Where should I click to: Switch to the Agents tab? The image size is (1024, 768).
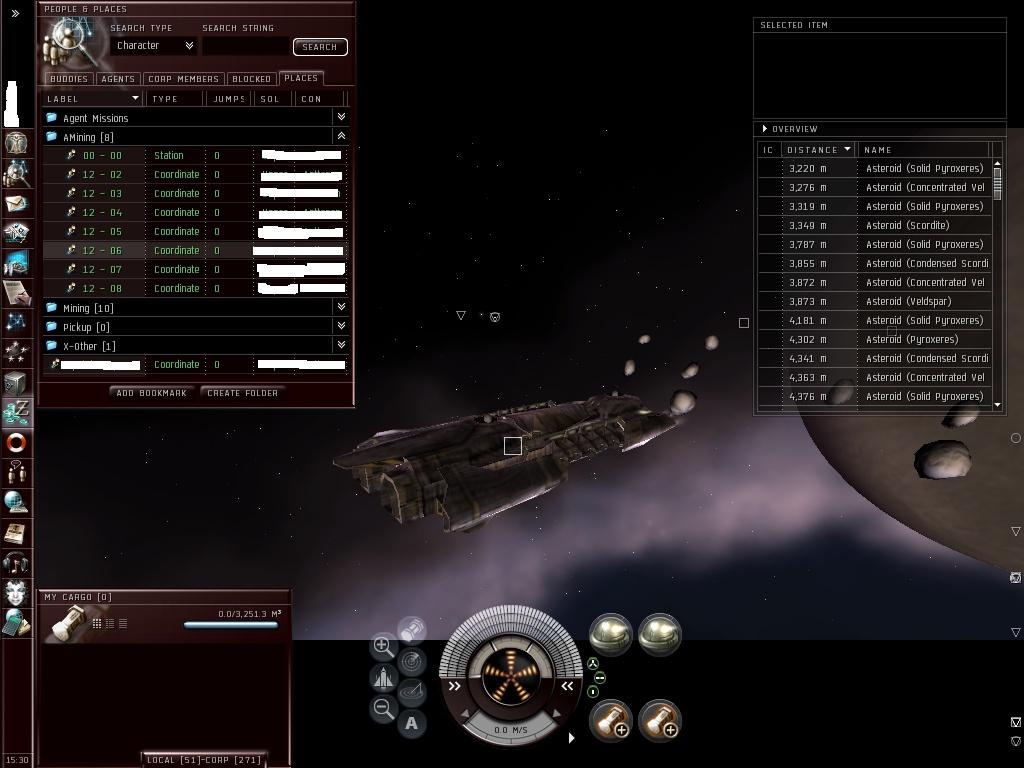click(118, 78)
